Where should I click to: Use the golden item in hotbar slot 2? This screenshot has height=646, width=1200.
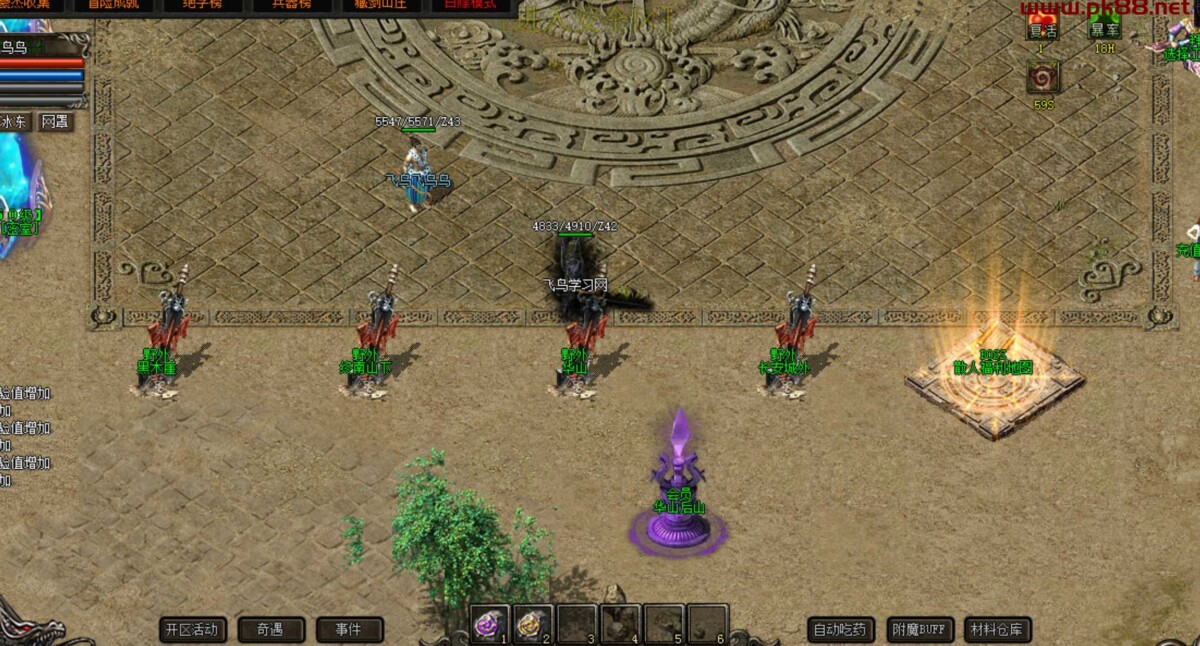(x=533, y=624)
